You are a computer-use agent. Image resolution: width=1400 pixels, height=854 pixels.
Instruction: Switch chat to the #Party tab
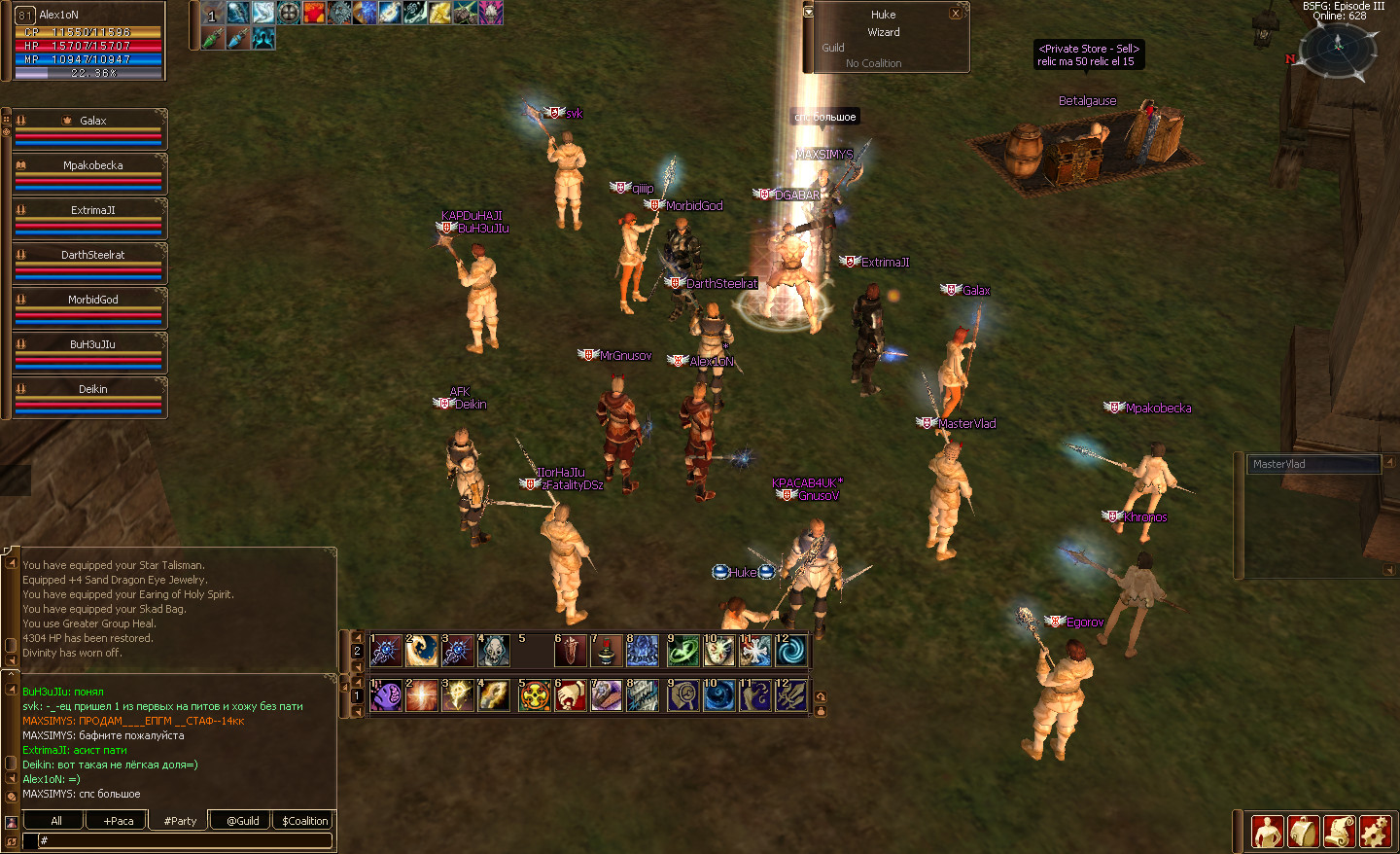[180, 821]
